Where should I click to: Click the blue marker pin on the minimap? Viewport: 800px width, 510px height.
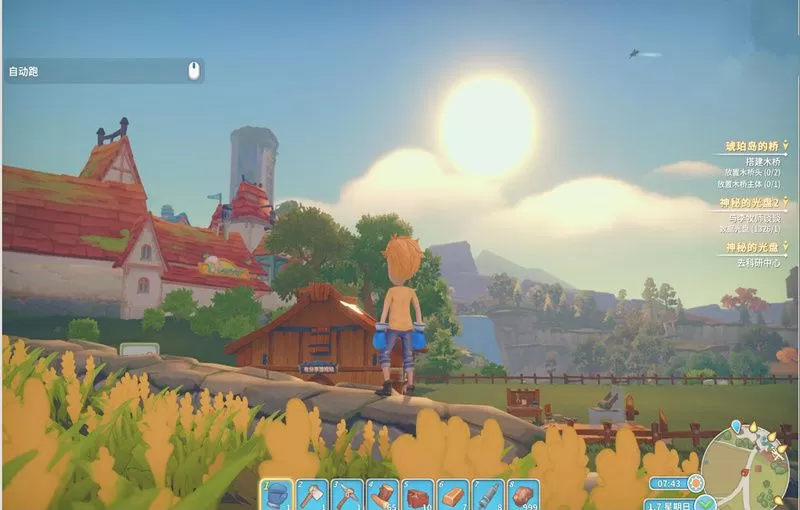click(737, 426)
